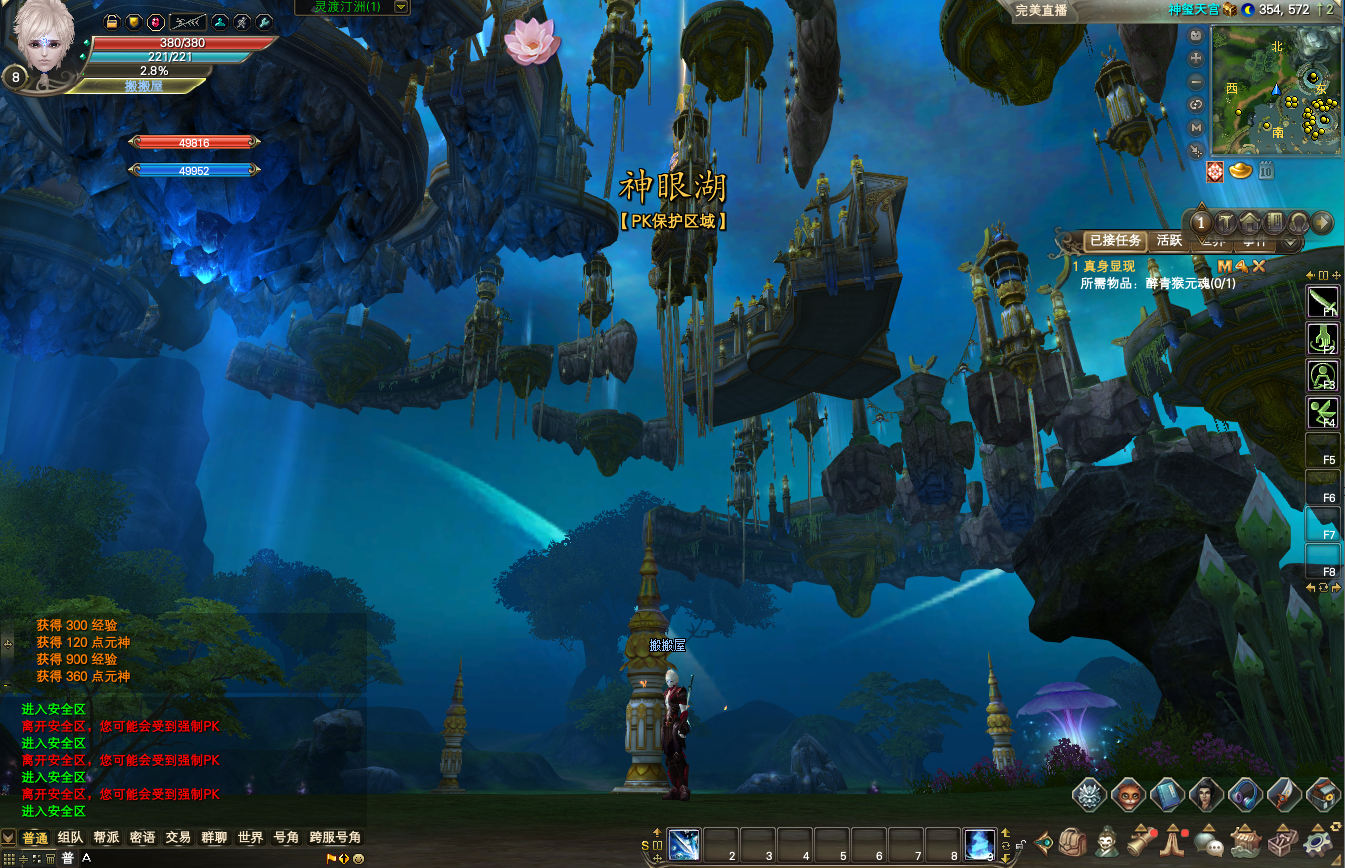This screenshot has width=1345, height=868.
Task: Switch chat to the 世界 world channel
Action: (250, 838)
